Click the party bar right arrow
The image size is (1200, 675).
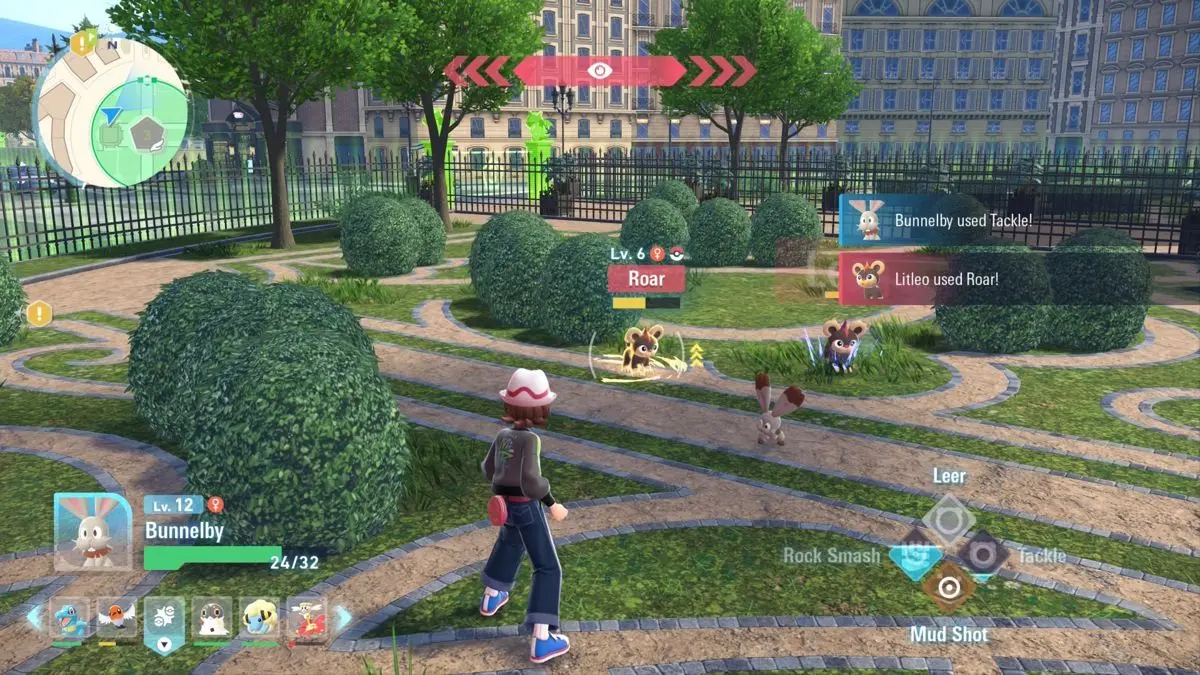pos(343,618)
